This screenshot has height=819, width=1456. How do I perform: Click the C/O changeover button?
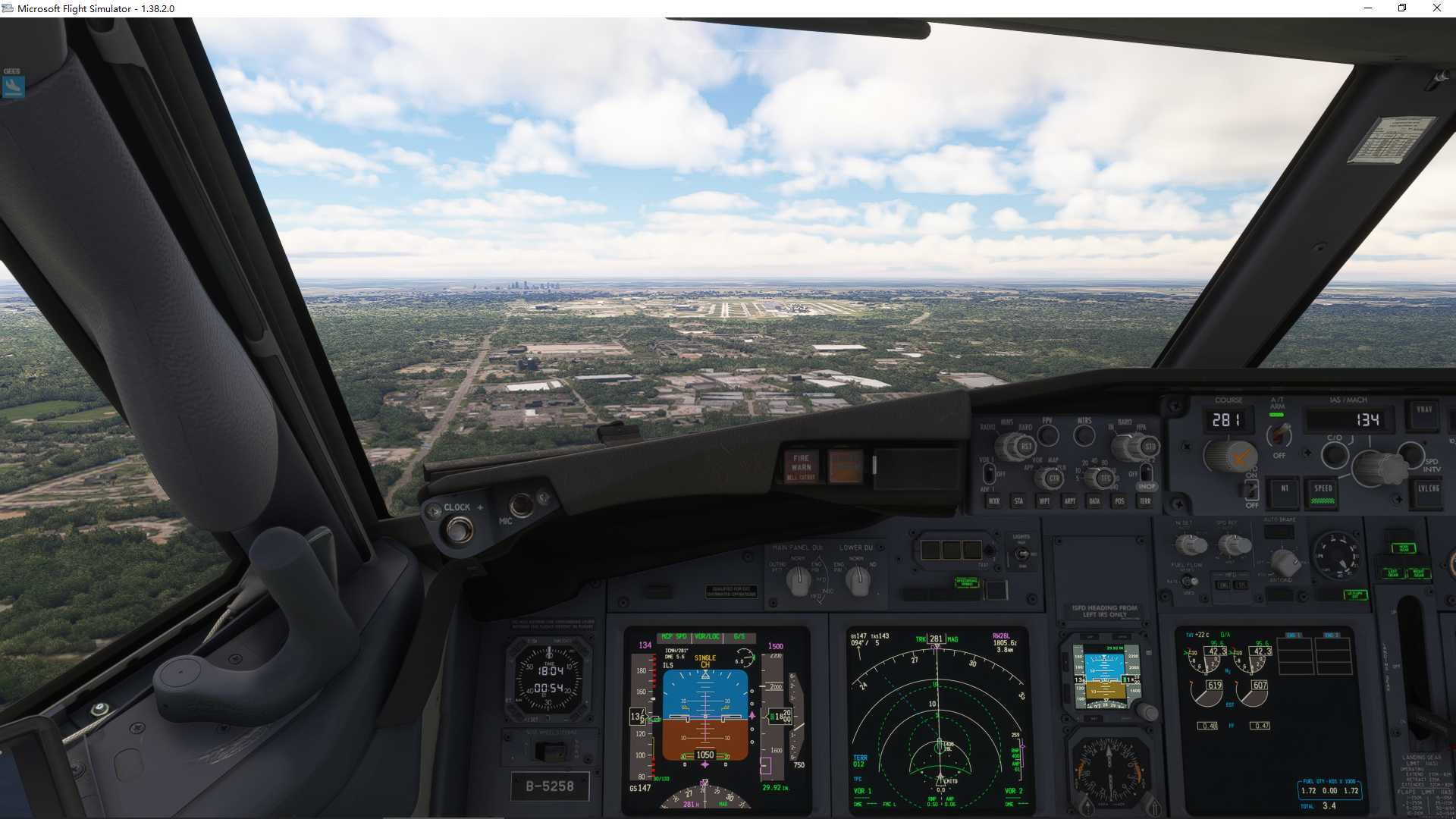(x=1334, y=455)
